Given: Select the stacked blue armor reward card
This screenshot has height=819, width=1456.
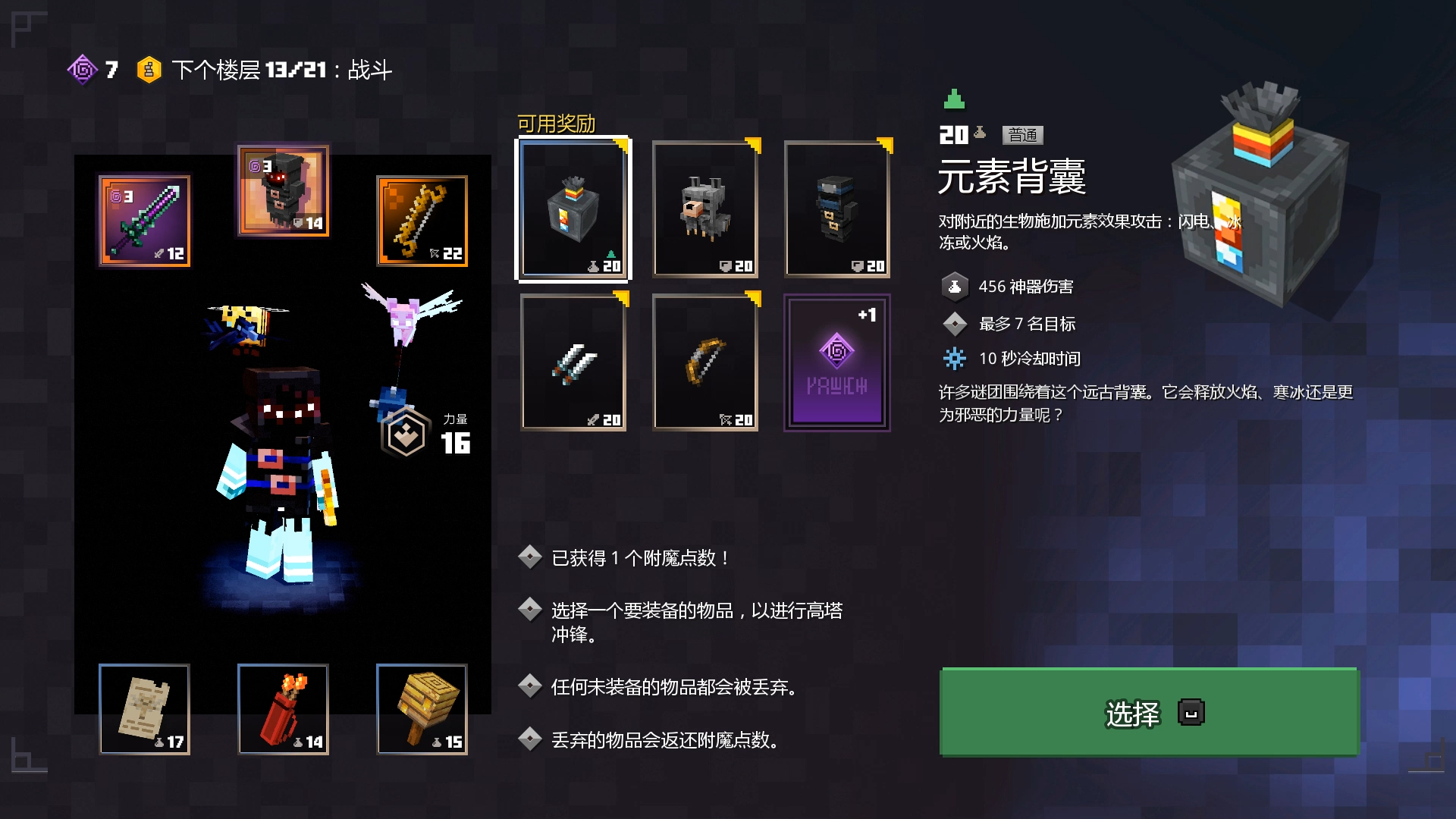Looking at the screenshot, I should click(836, 210).
